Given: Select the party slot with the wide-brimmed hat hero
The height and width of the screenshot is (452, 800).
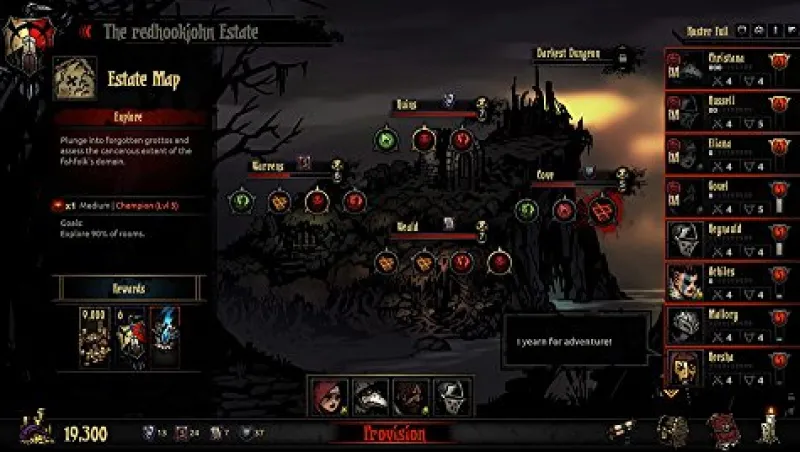Looking at the screenshot, I should click(410, 397).
